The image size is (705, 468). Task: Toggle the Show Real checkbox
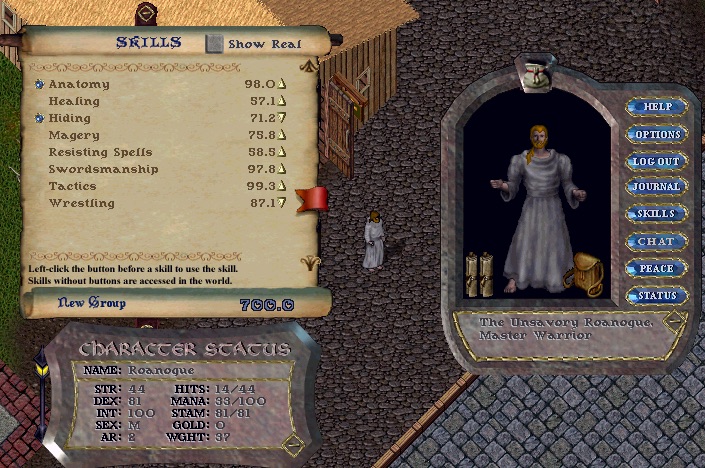[215, 44]
